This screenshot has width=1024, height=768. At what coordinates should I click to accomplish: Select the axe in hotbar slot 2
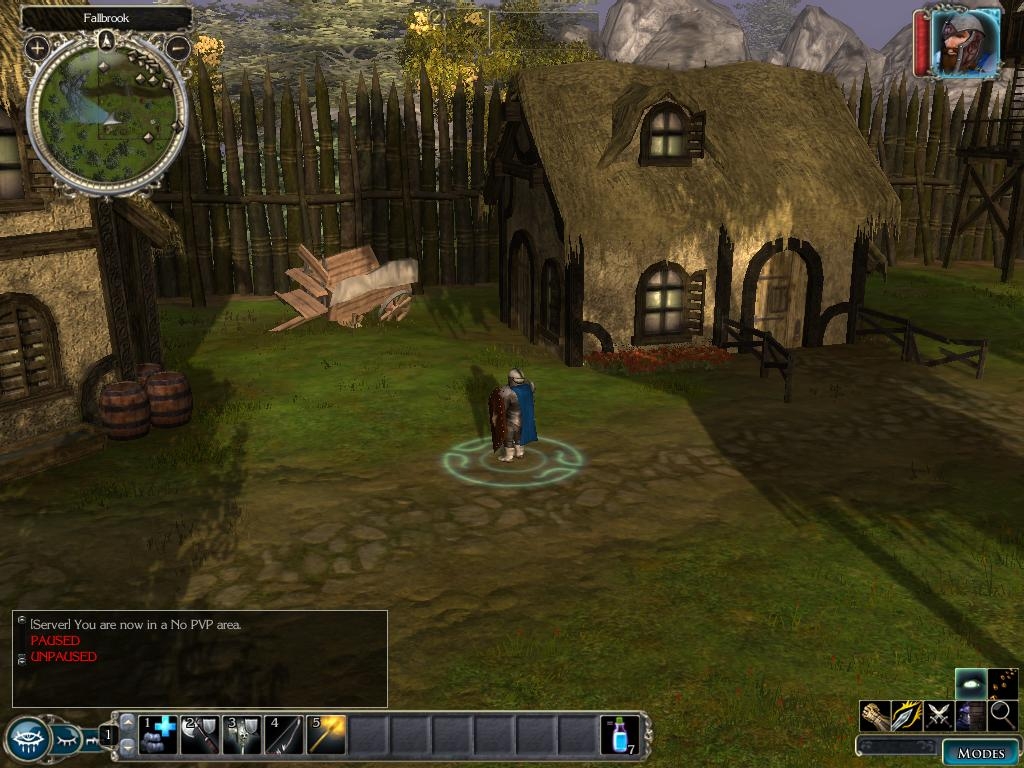199,735
